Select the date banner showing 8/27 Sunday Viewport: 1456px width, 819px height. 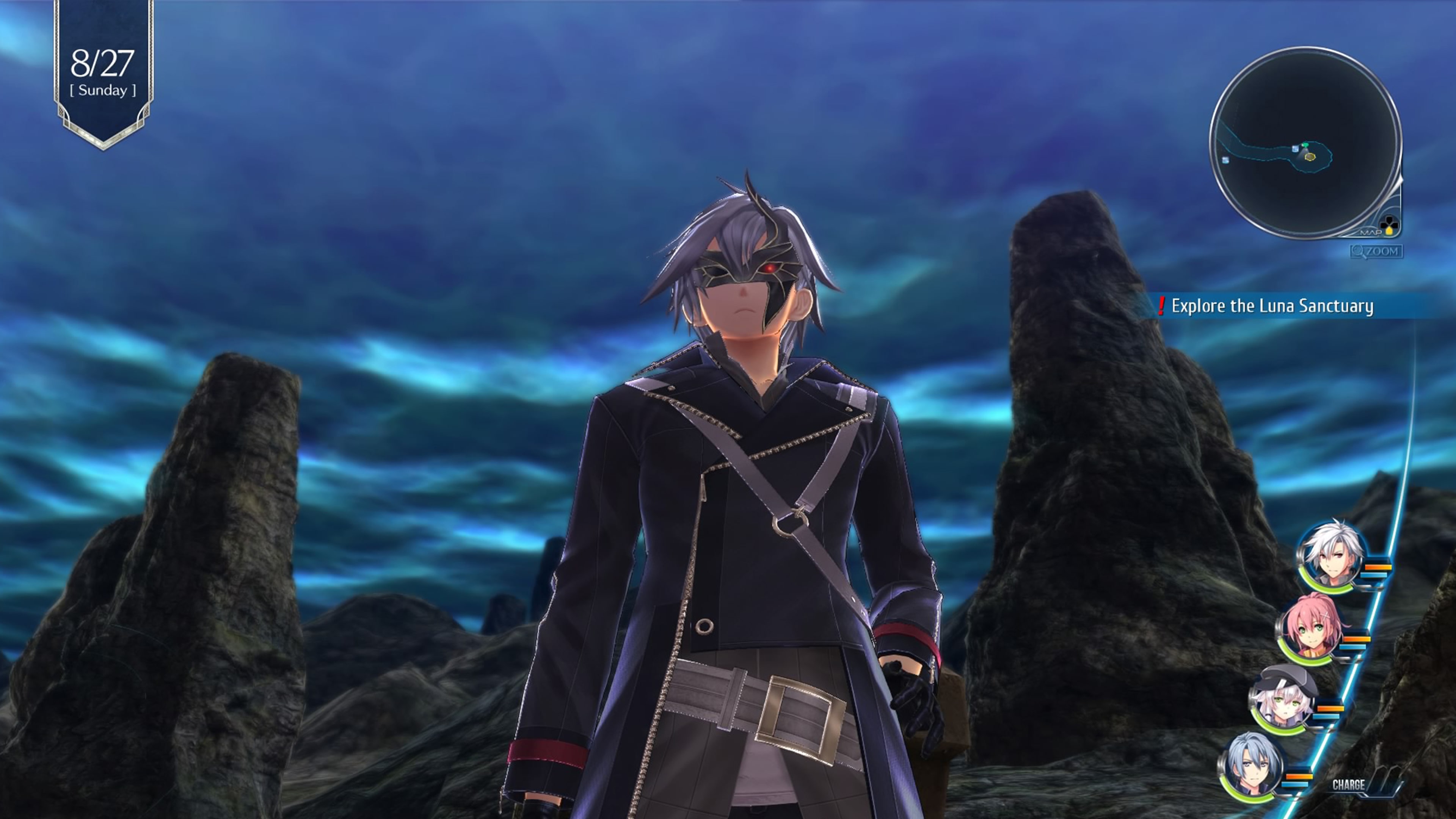click(104, 71)
